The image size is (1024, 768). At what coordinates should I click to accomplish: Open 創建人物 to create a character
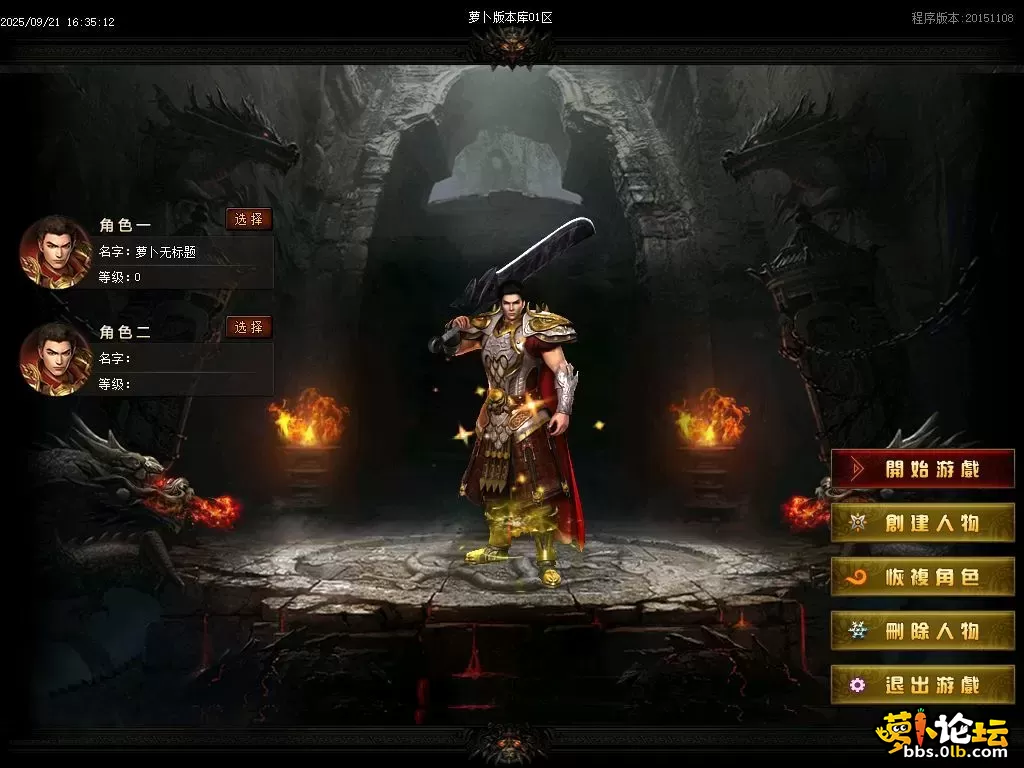[922, 523]
